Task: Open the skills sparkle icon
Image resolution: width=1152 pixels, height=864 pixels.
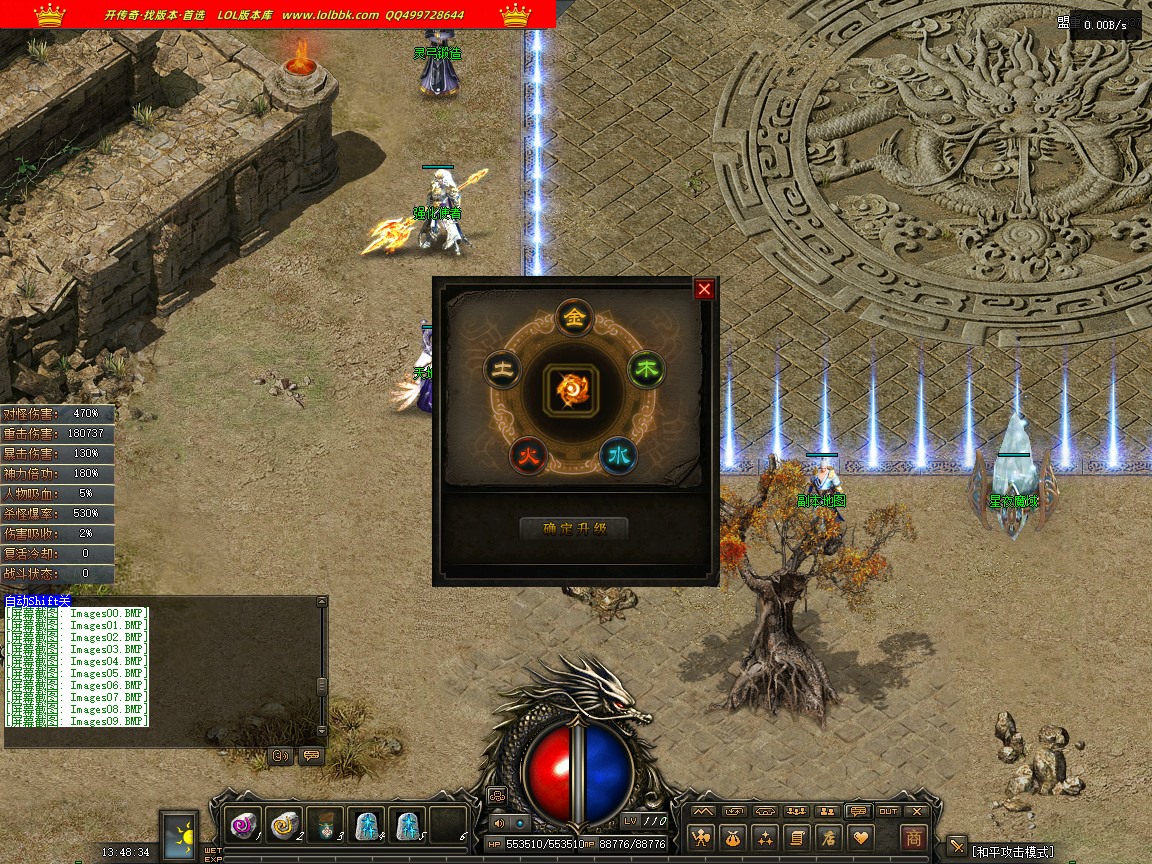Action: pos(765,837)
